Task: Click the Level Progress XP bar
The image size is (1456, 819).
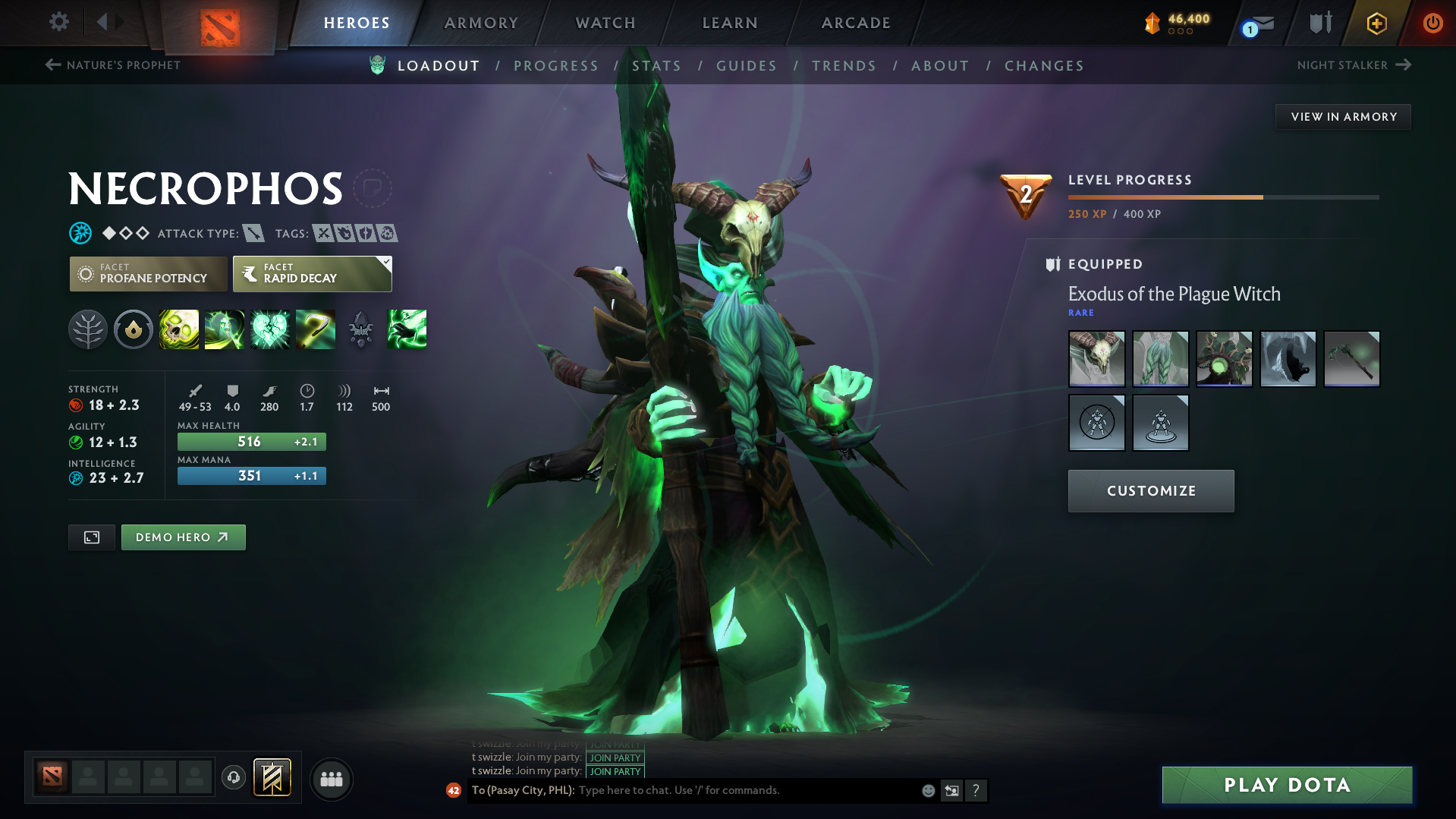Action: (1222, 198)
